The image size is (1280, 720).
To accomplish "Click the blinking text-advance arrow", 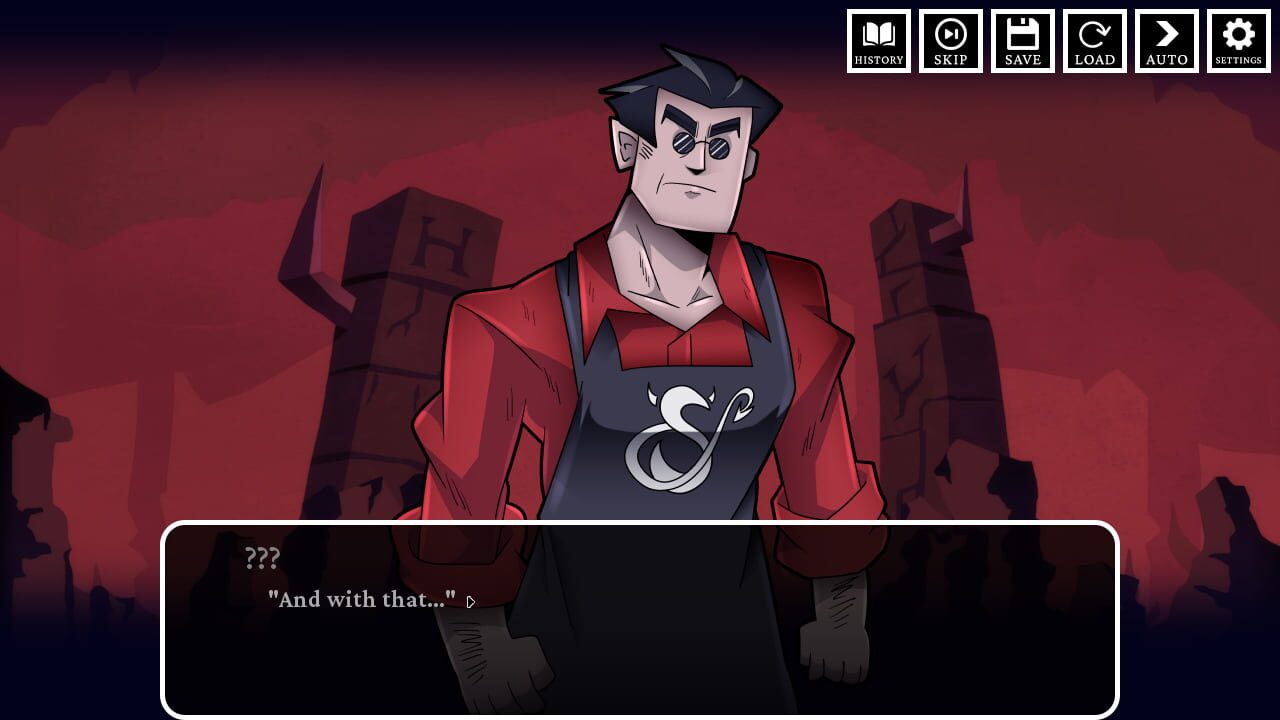I will pos(471,602).
